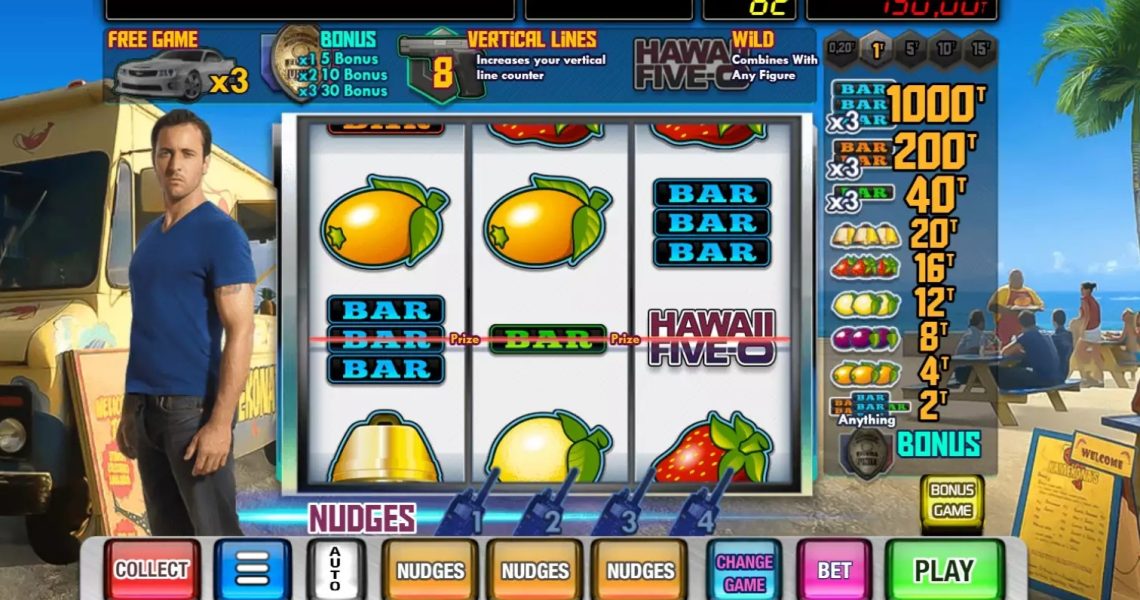This screenshot has height=600, width=1140.
Task: Spin the reels with the green PLAY button
Action: (944, 570)
